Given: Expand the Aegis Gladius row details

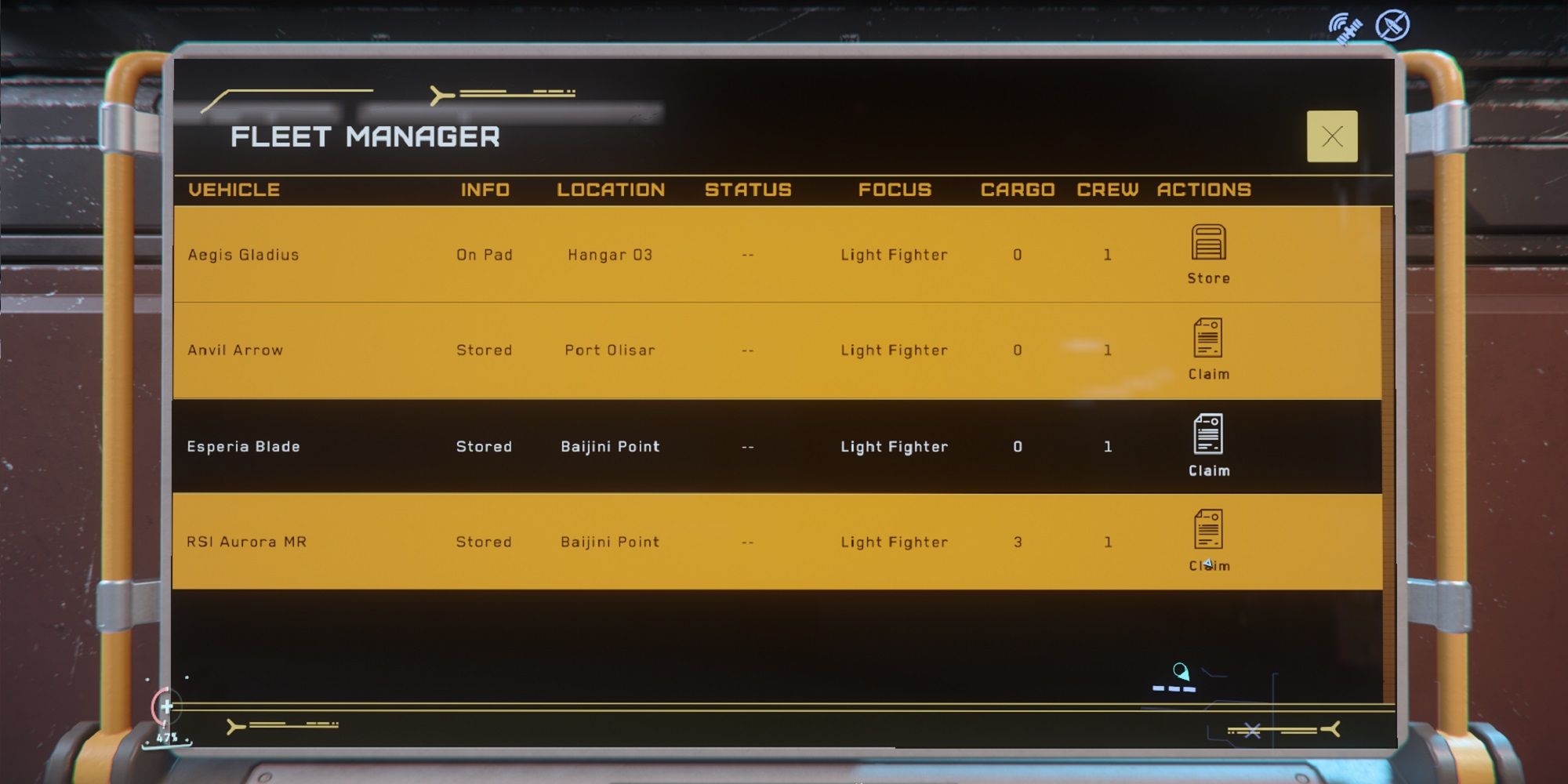Looking at the screenshot, I should (549, 254).
